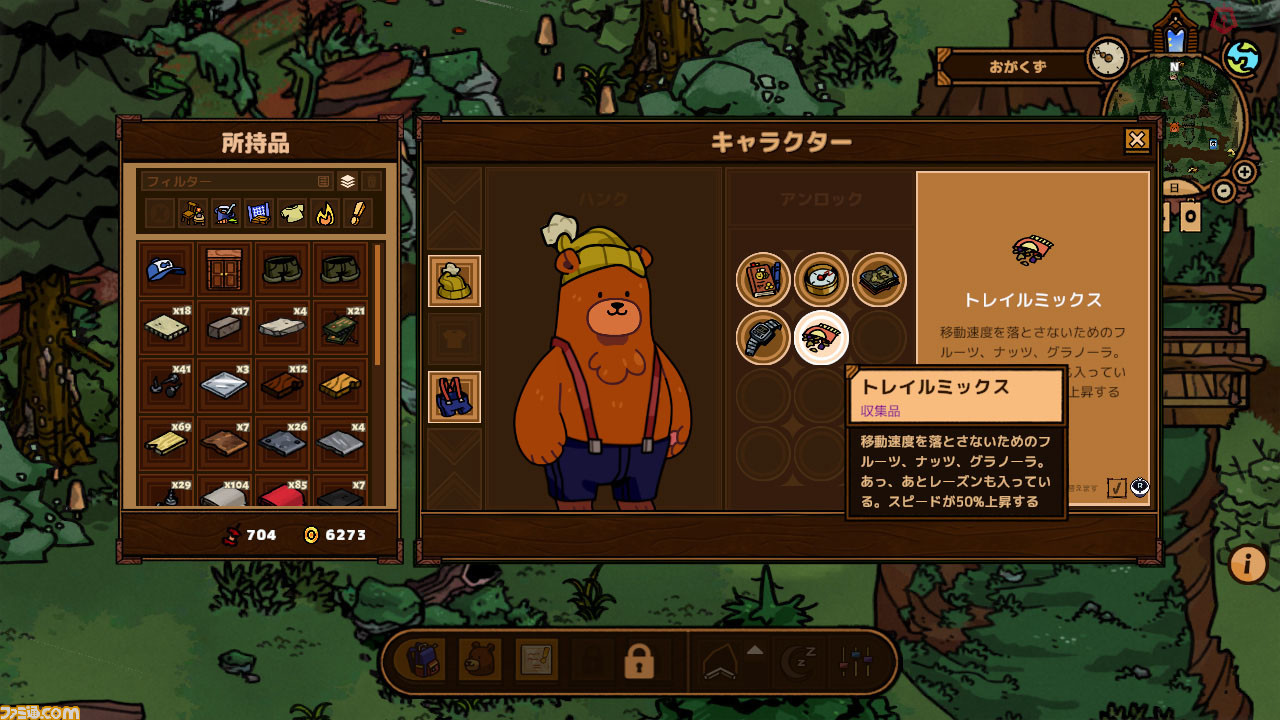Screen dimensions: 1280x720
Task: Filter inventory by the blueprint icon
Action: 259,211
